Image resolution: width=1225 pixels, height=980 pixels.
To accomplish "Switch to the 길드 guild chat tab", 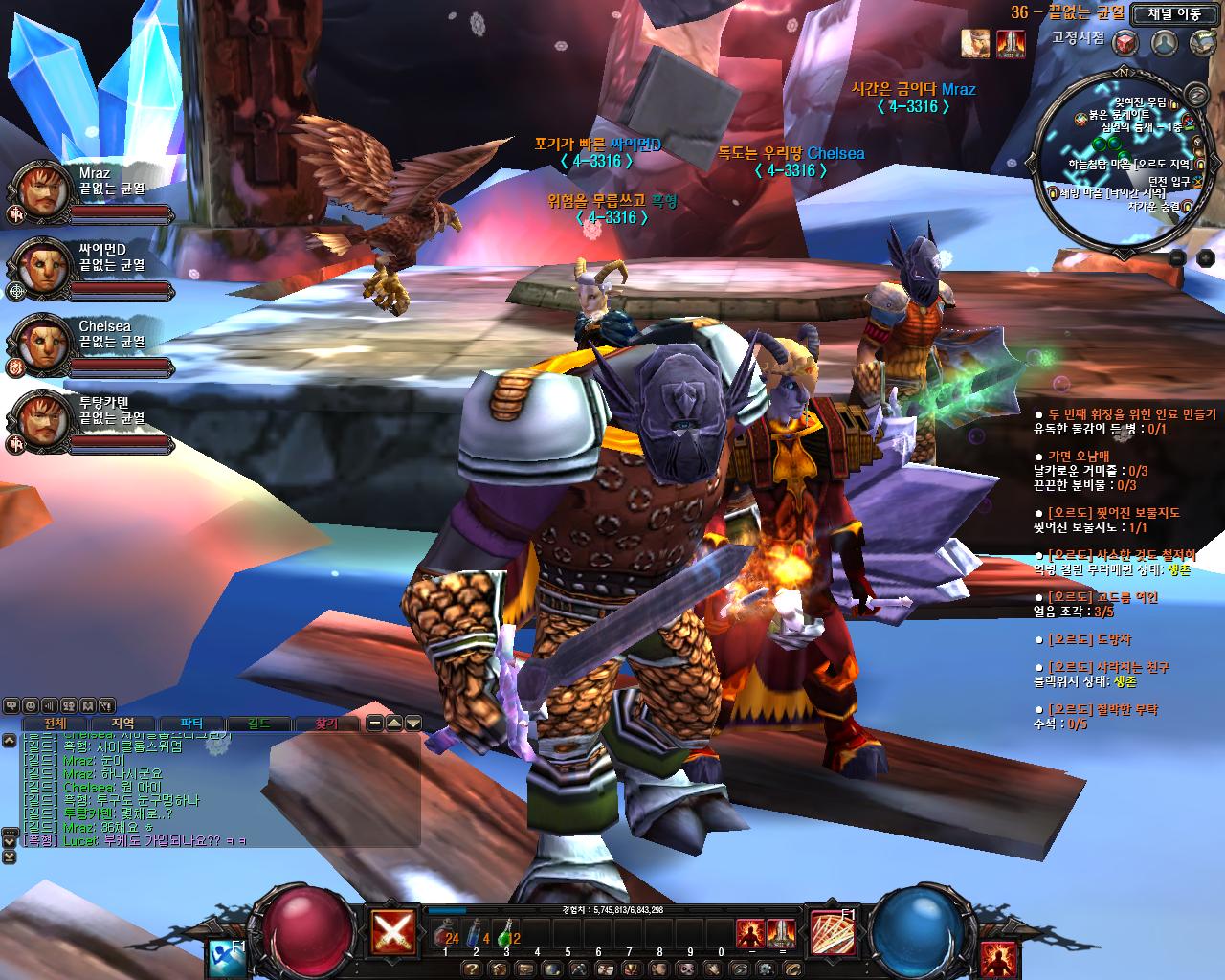I will (x=258, y=724).
